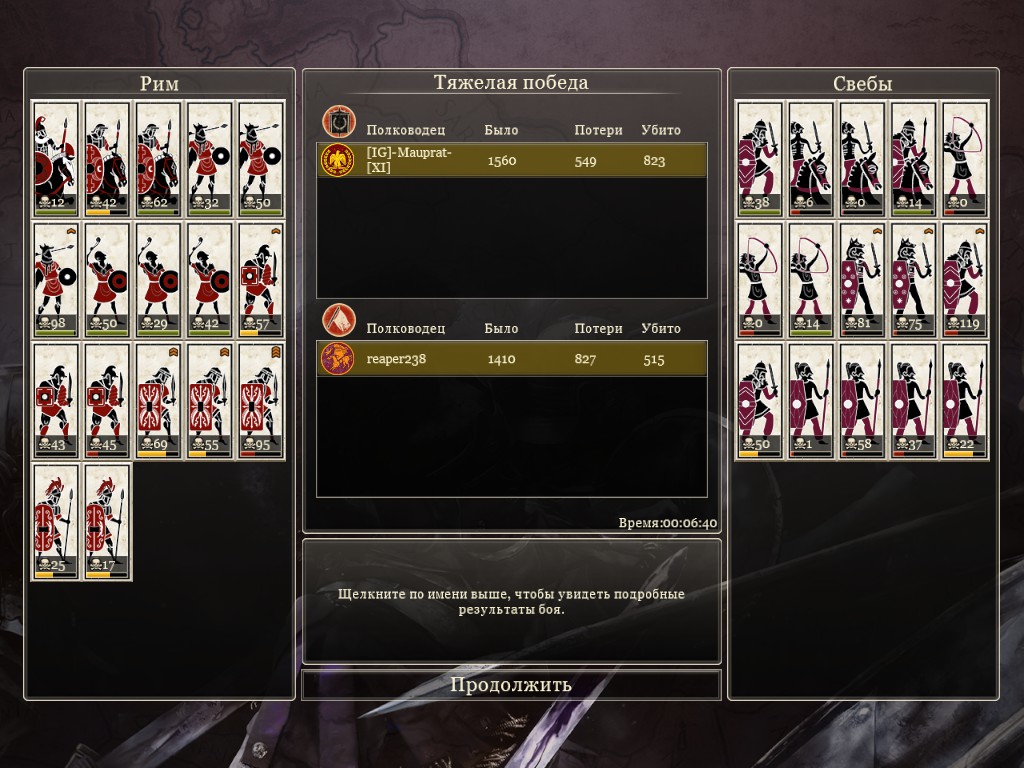Viewport: 1024px width, 768px height.
Task: Pick the Roman unit card with 57 kills
Action: coord(262,280)
